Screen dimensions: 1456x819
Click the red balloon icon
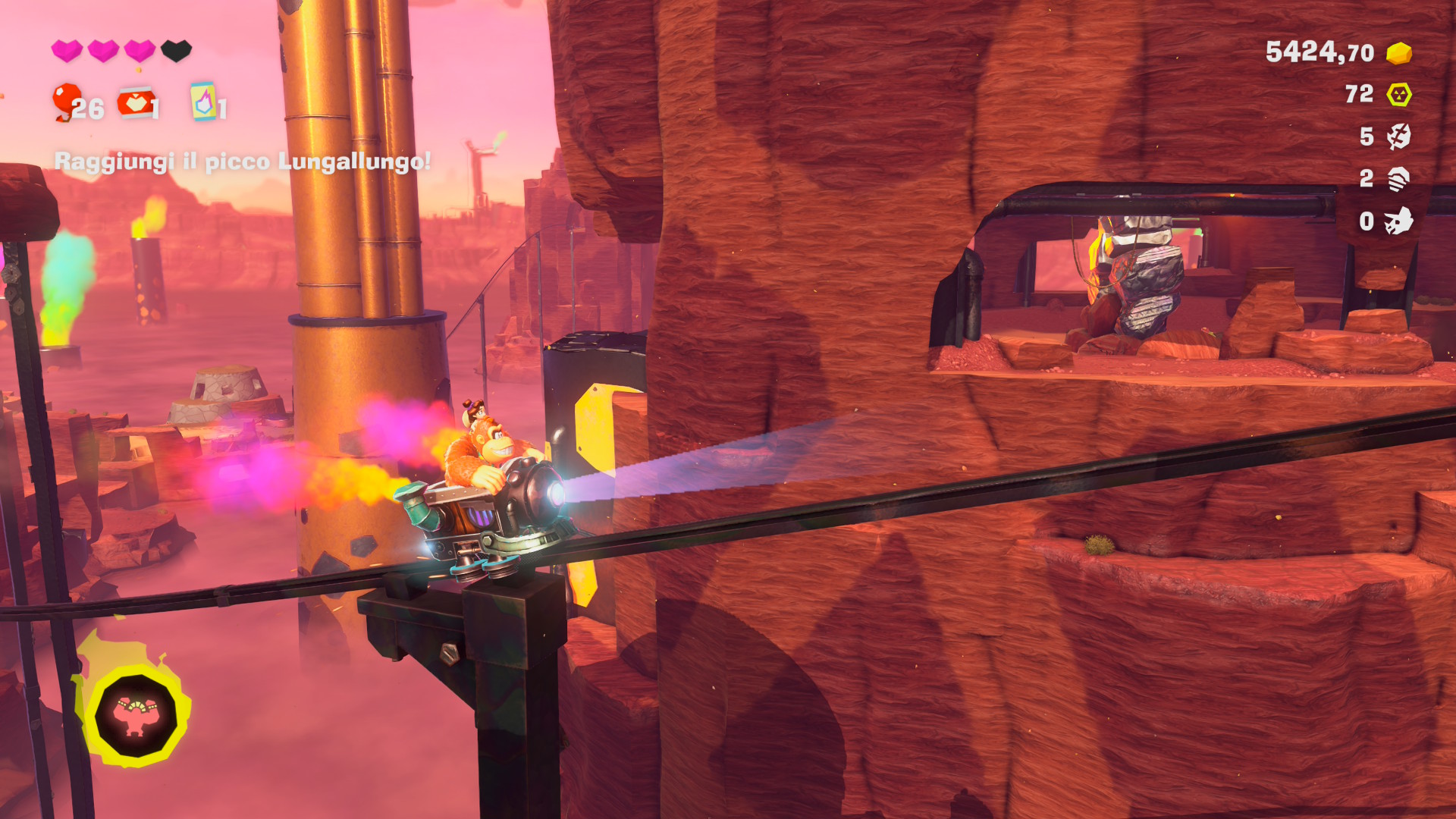point(67,102)
